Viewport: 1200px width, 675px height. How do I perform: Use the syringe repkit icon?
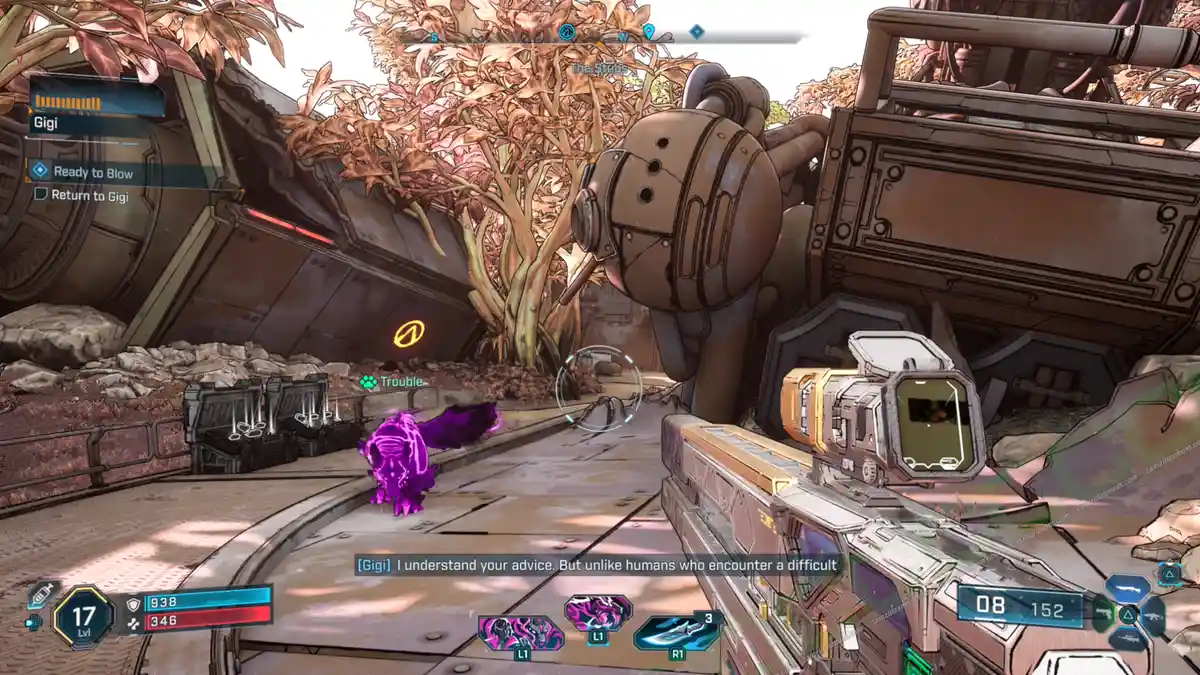point(41,595)
